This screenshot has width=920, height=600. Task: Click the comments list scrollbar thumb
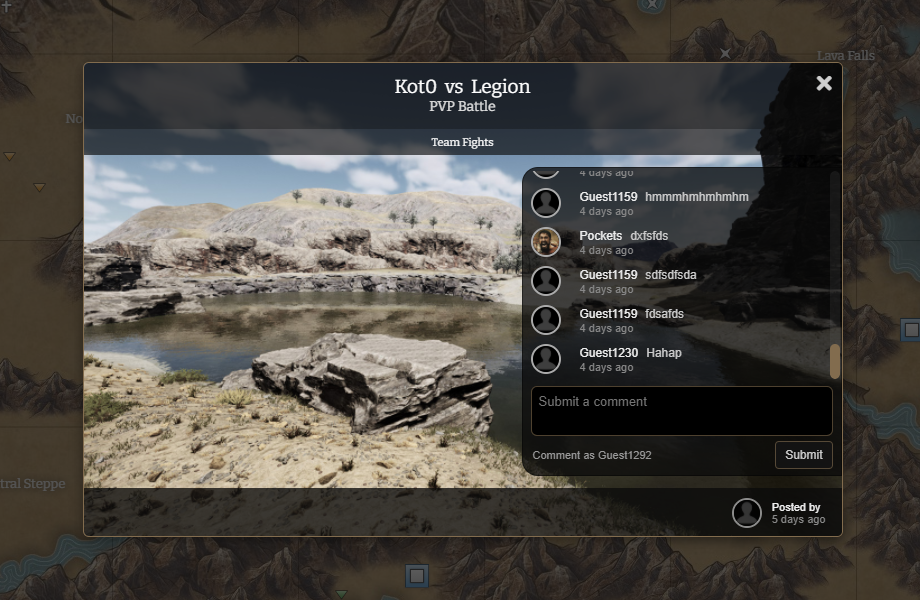point(835,361)
